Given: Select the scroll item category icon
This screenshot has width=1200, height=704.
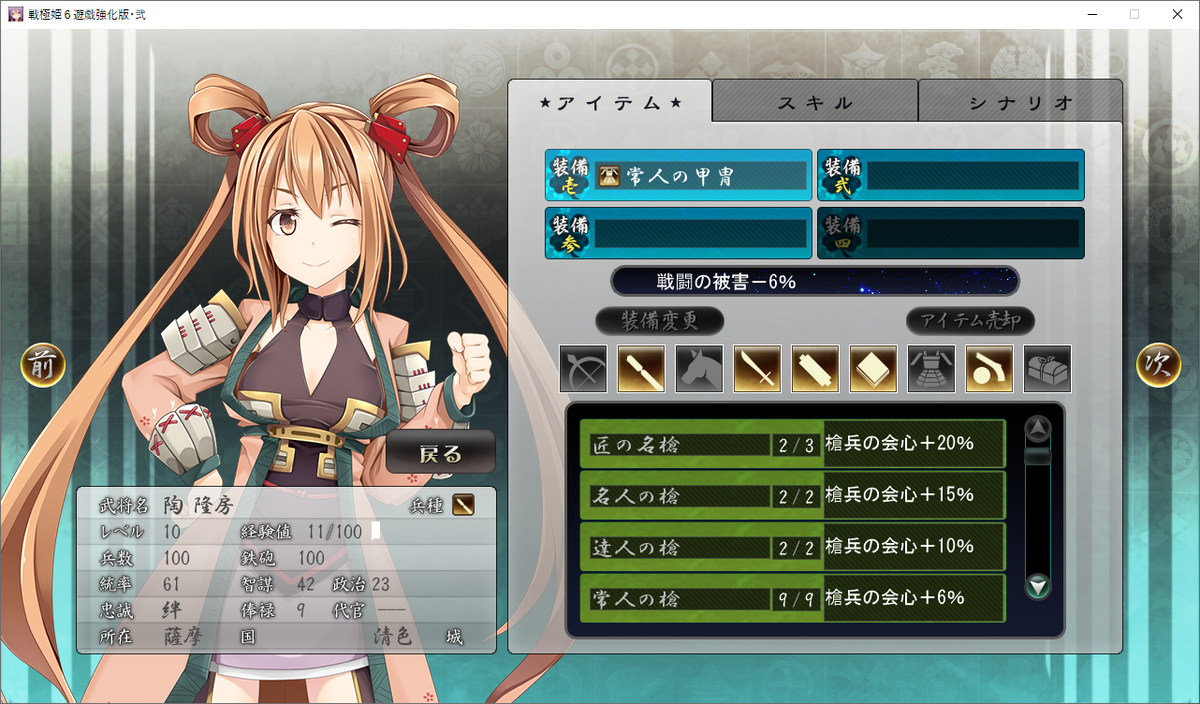Looking at the screenshot, I should [815, 369].
